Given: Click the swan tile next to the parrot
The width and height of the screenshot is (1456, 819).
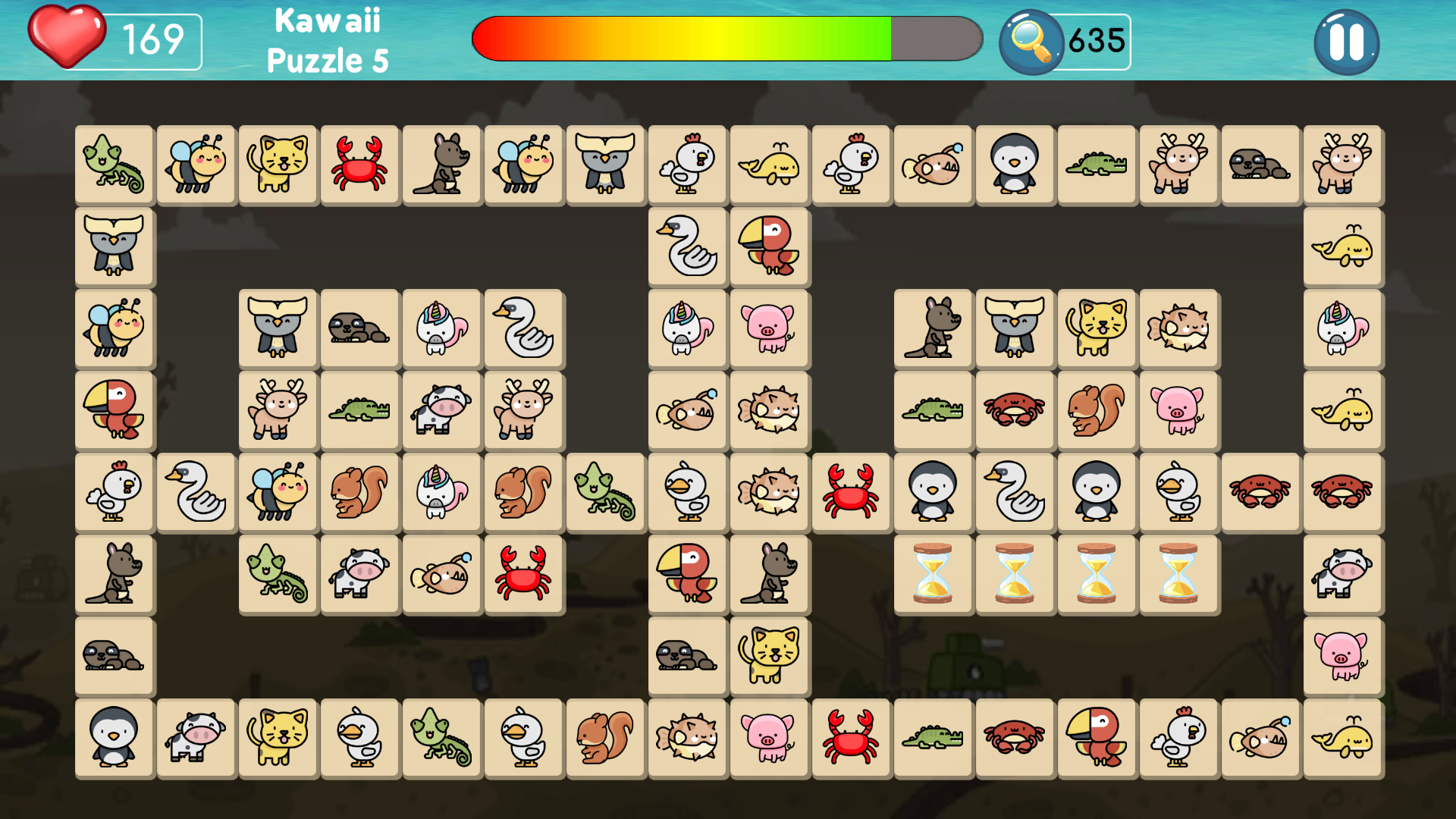Looking at the screenshot, I should [686, 246].
